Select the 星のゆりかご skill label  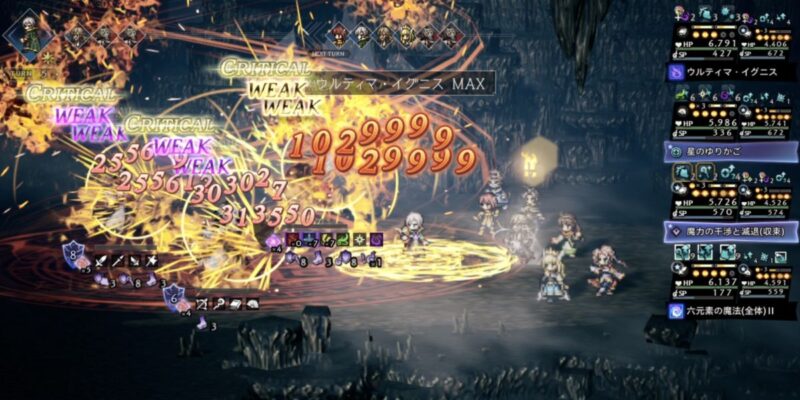click(730, 151)
